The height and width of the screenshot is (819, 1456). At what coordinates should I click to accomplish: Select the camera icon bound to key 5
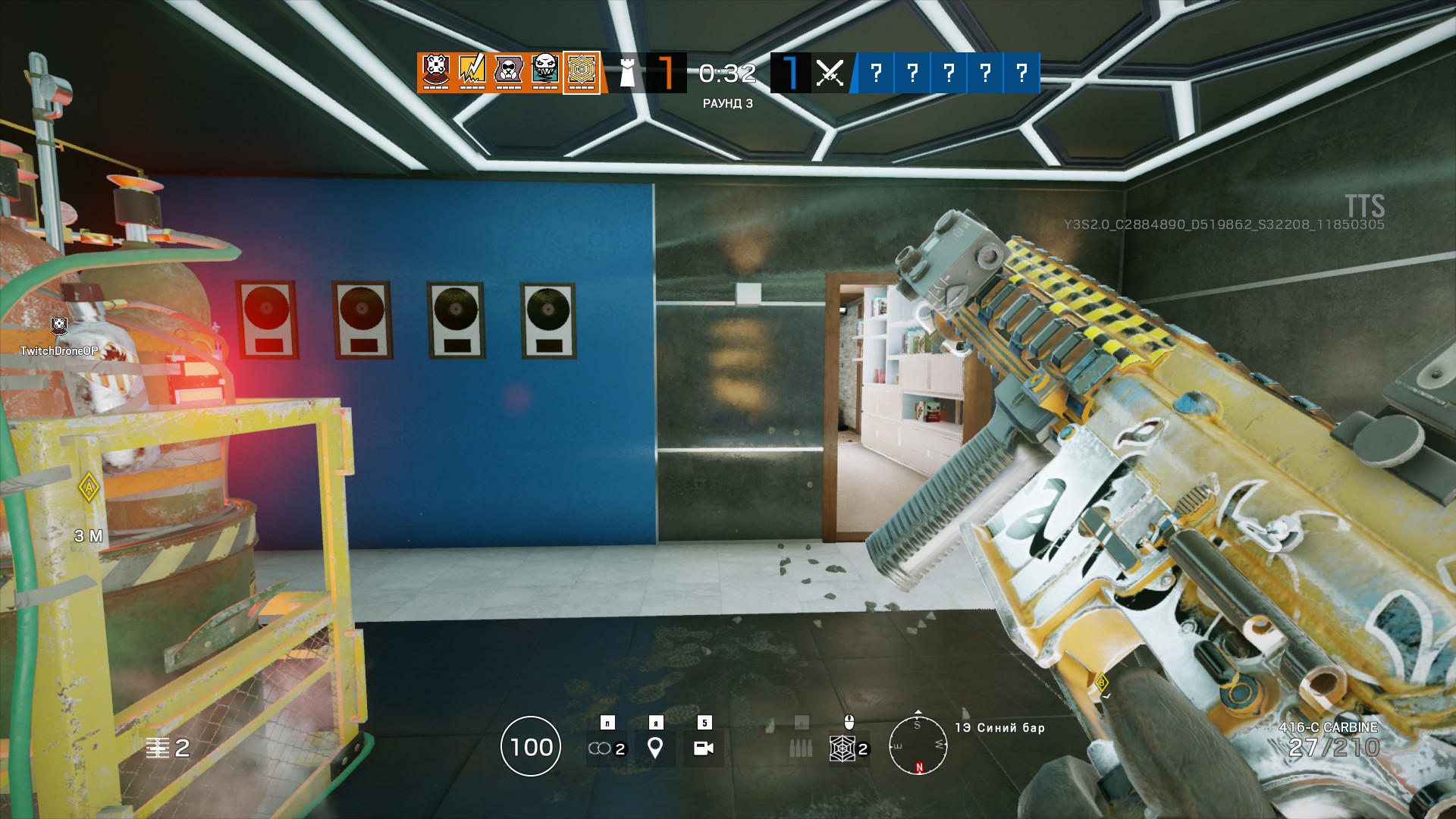click(705, 749)
